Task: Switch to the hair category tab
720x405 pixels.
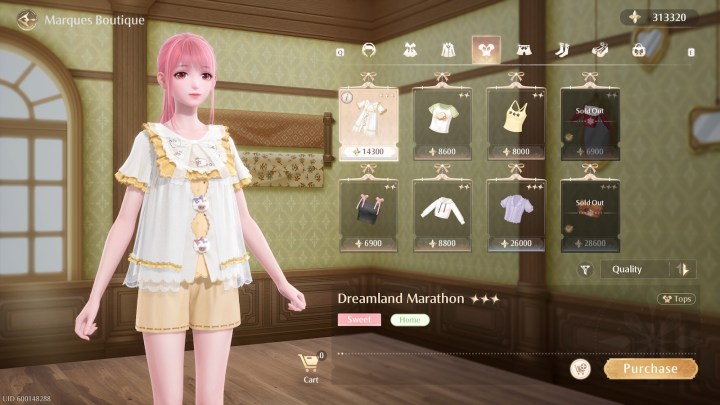Action: click(x=369, y=49)
